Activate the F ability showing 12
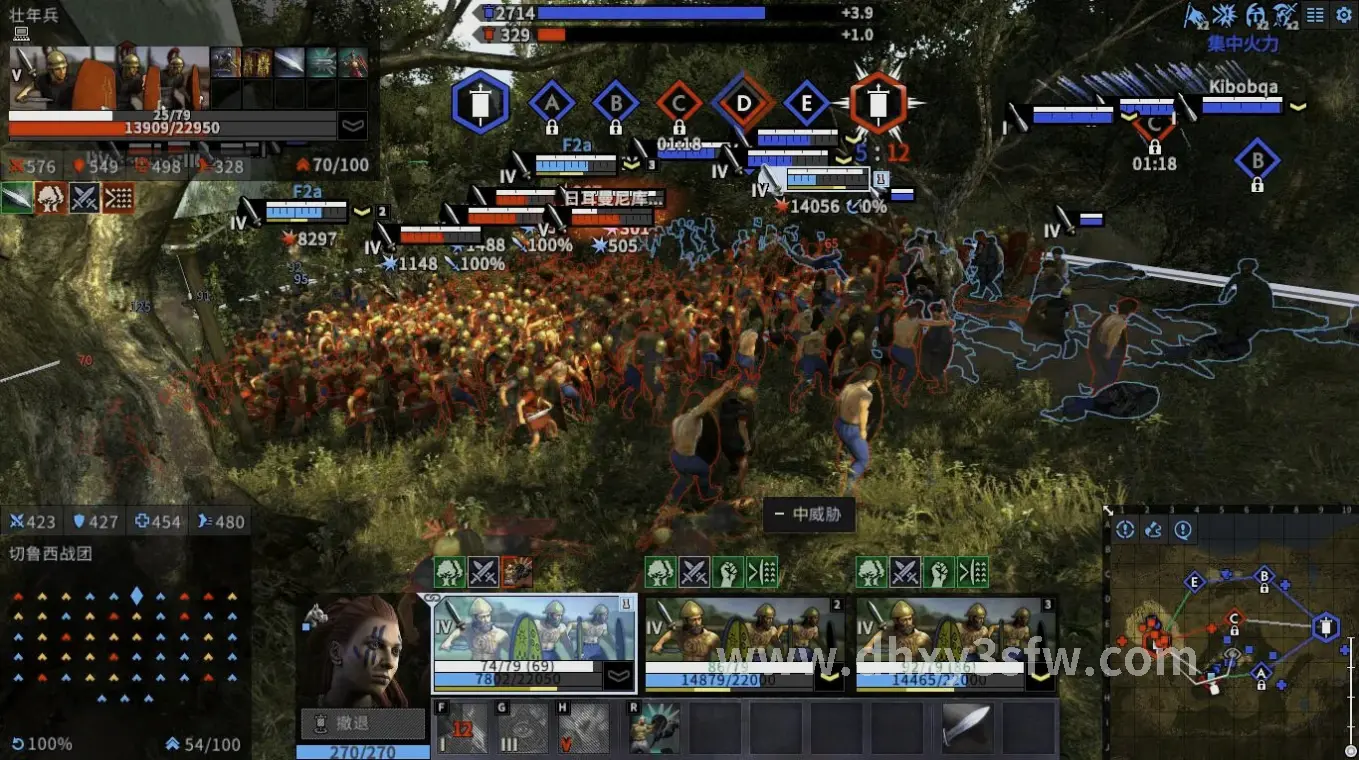 pos(461,729)
